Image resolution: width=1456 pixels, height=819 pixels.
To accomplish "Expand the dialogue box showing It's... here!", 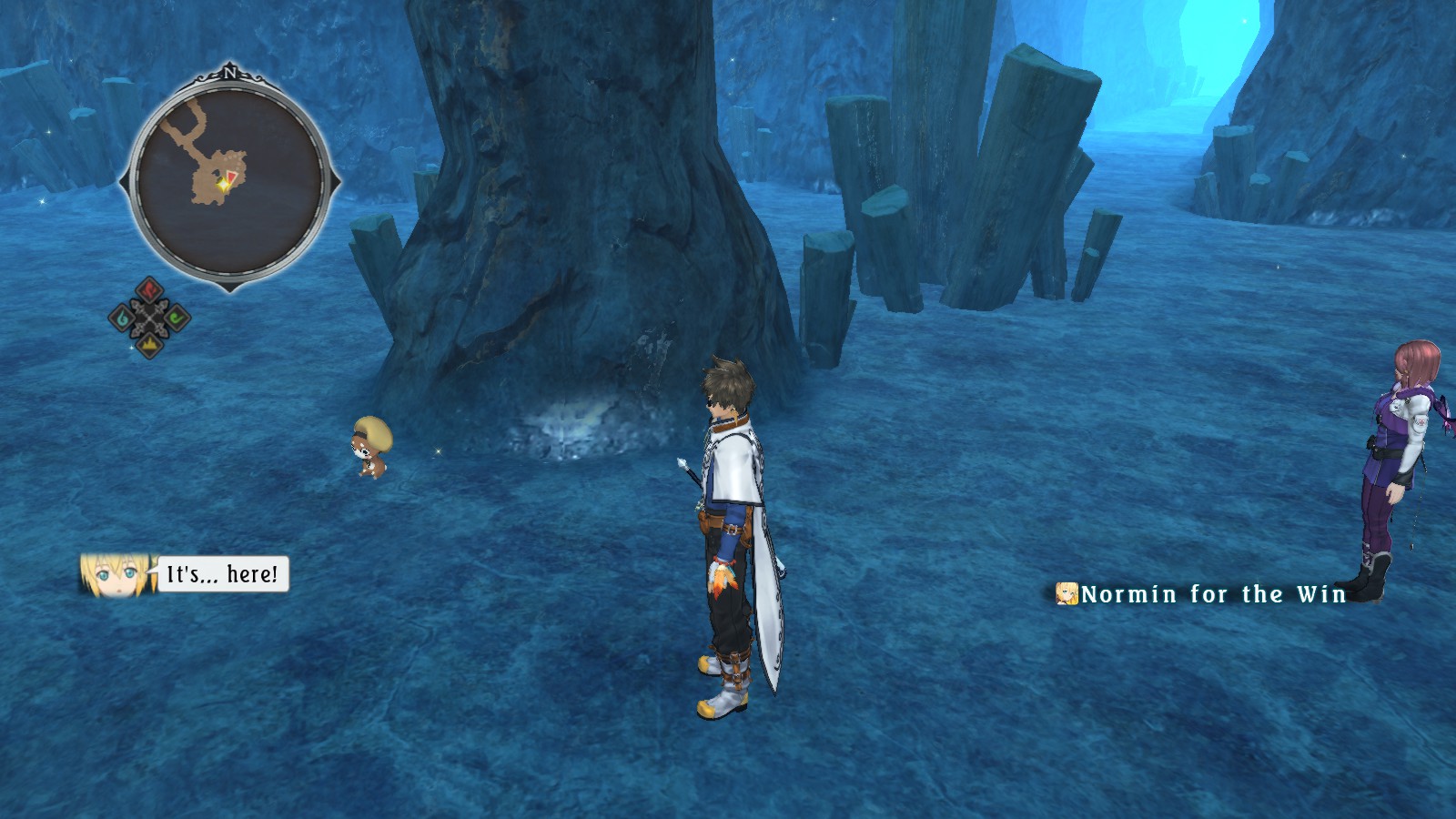I will (x=222, y=574).
